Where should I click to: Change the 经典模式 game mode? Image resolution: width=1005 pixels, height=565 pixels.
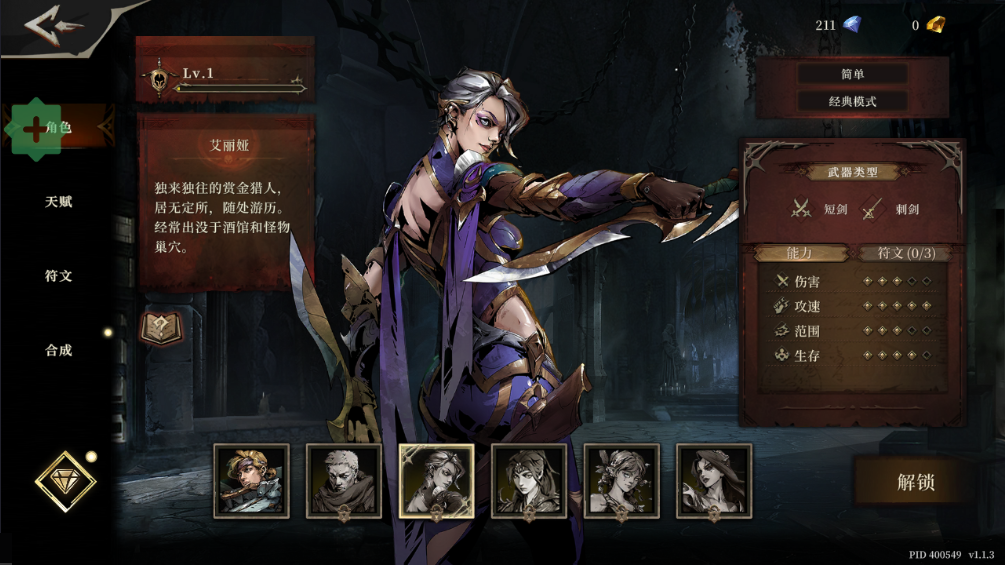tap(852, 101)
